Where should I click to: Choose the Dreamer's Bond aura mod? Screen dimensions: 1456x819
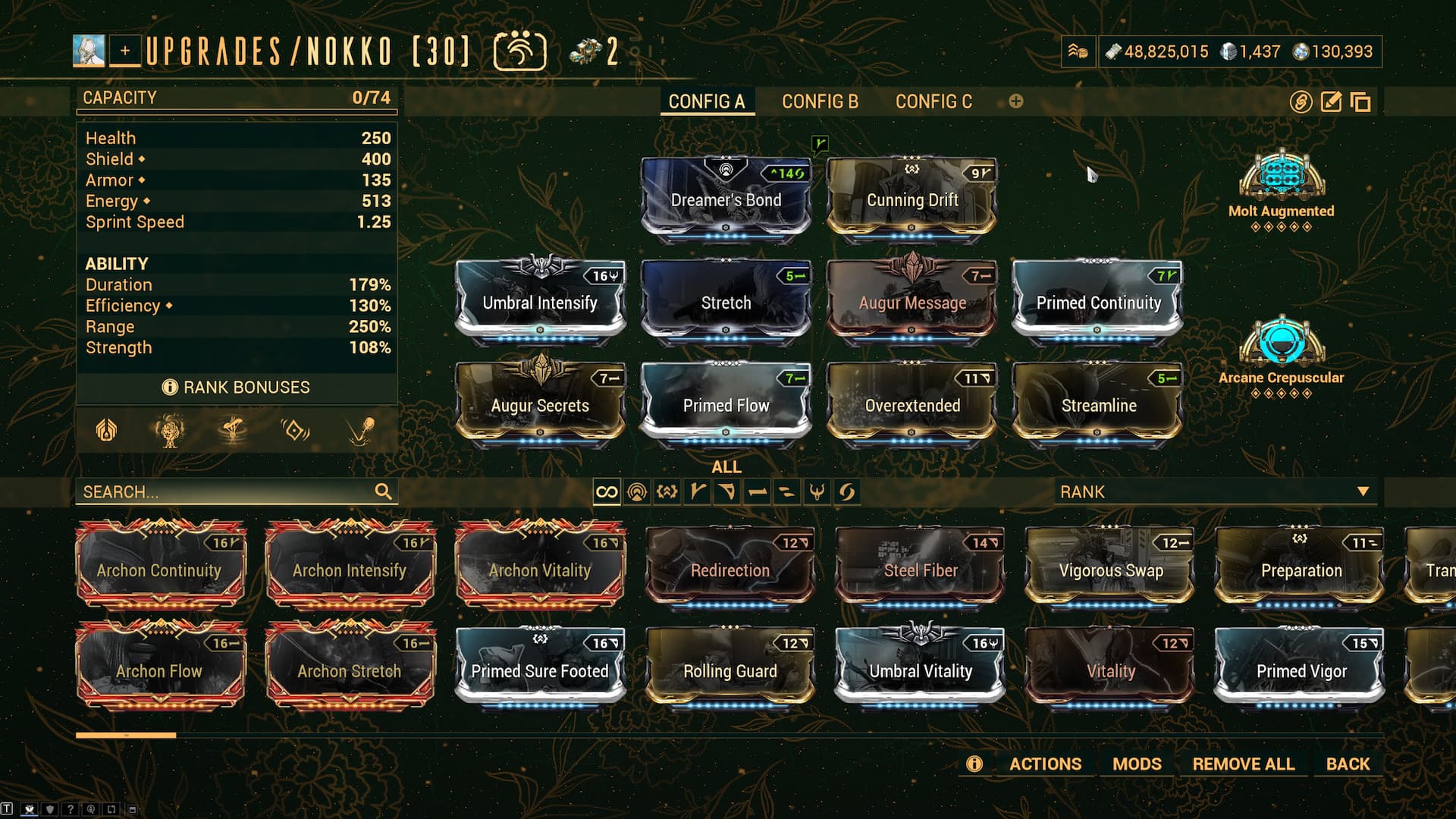[726, 199]
